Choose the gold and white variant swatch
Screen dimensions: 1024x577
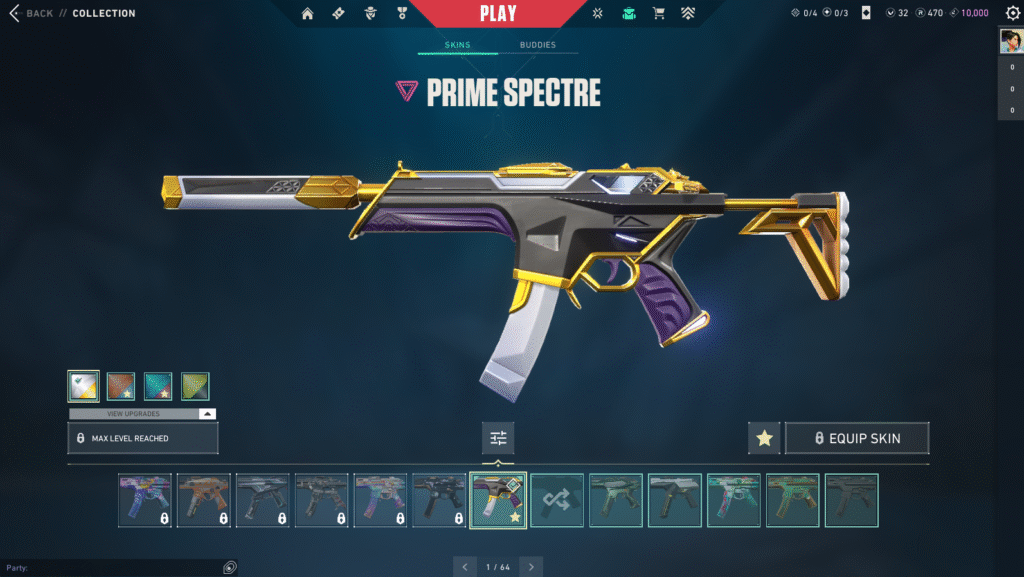tap(83, 386)
